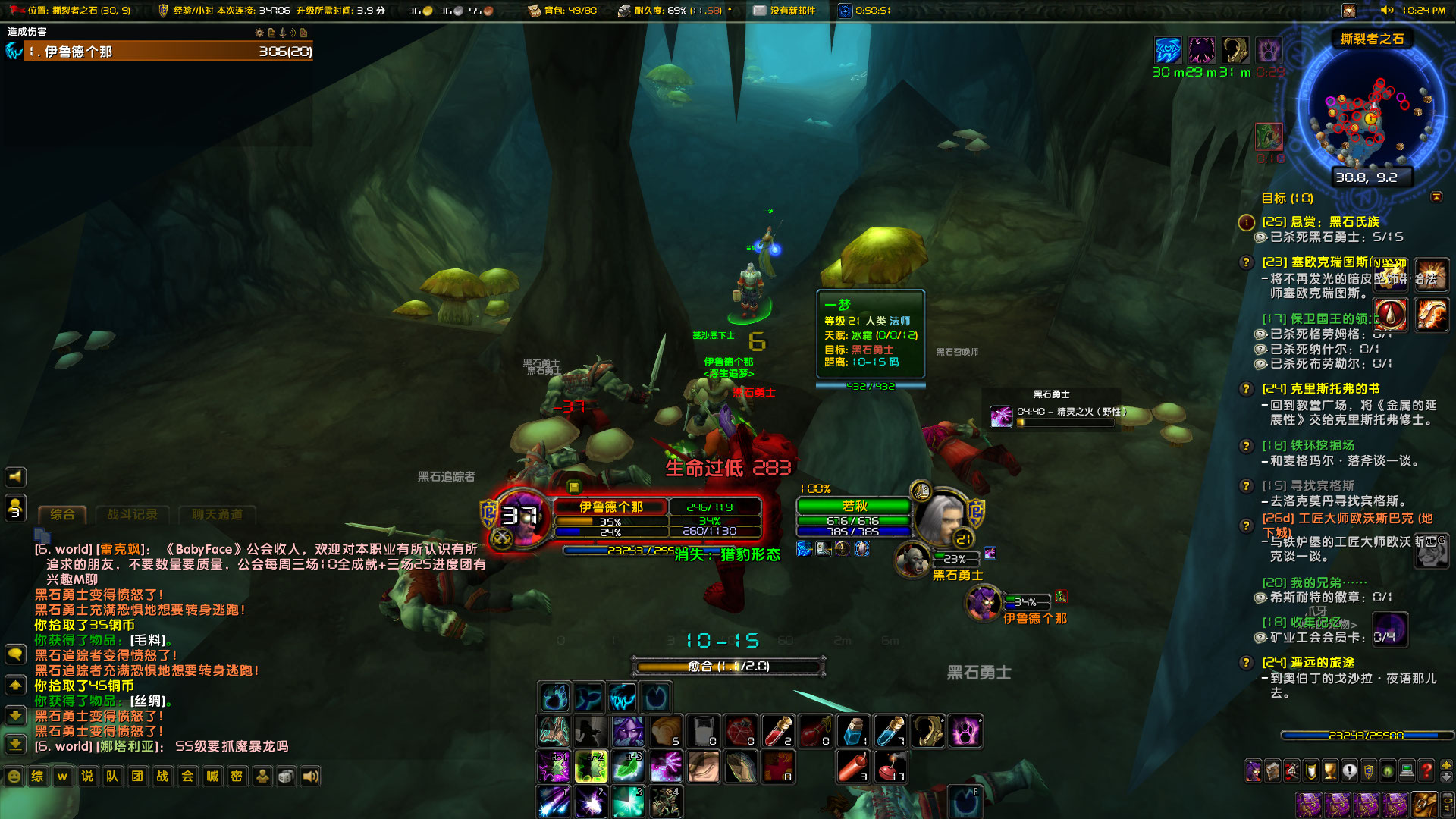1456x819 pixels.
Task: Open the key ring icon beside the bags
Action: (1447, 805)
